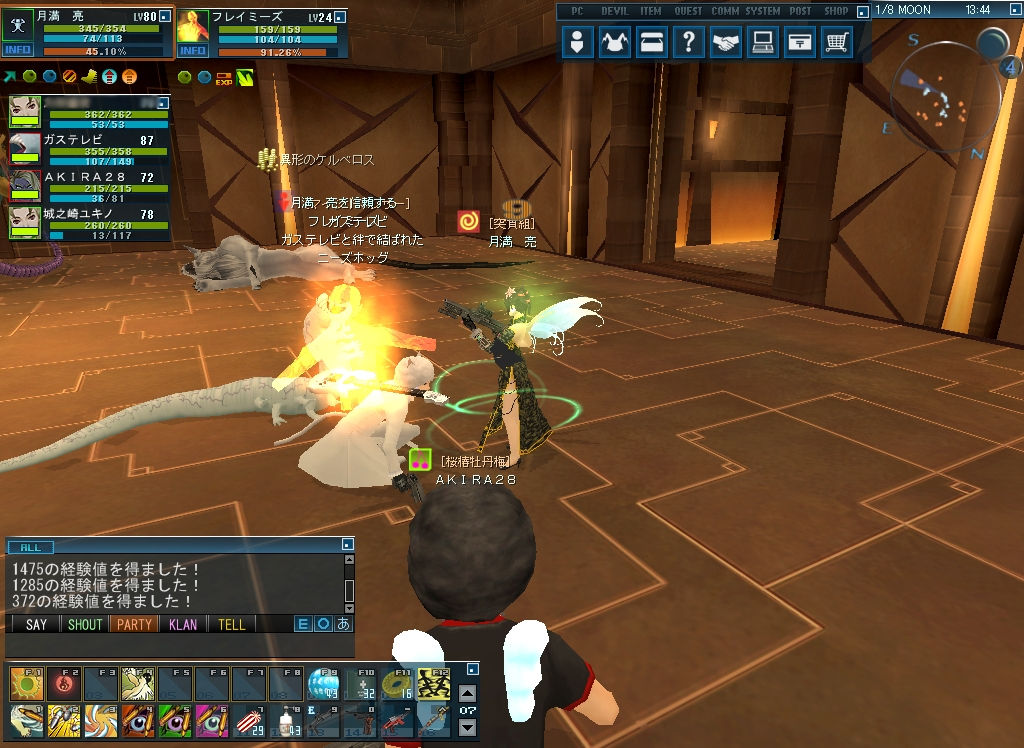
Task: Show INFO for demon フレイミーズ
Action: pos(192,50)
